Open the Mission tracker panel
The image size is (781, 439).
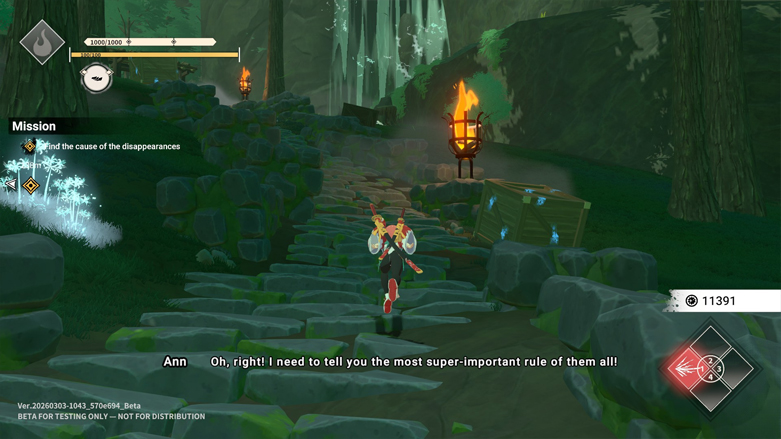[x=34, y=126]
